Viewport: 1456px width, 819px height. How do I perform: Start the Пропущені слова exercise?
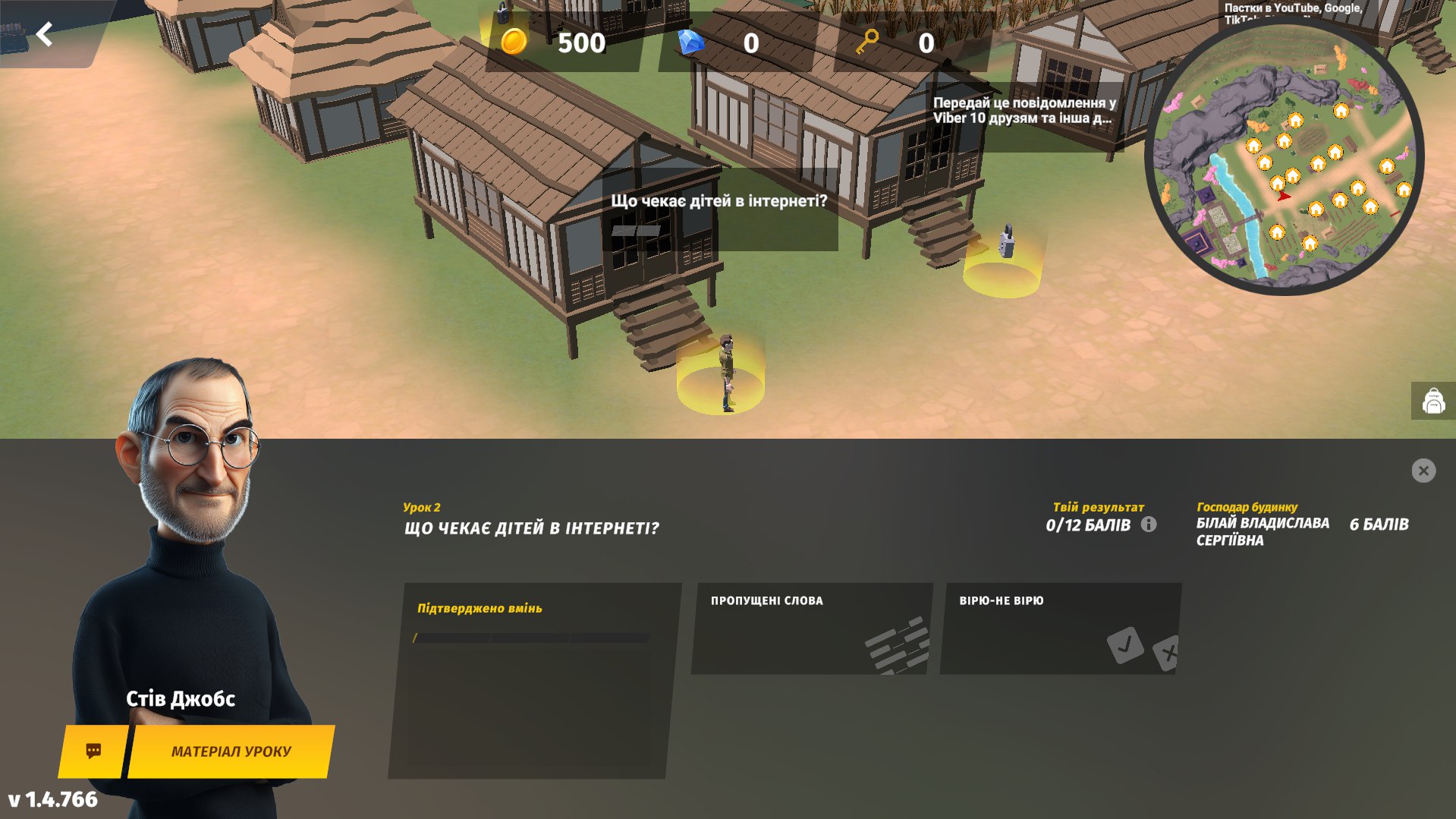[x=811, y=628]
